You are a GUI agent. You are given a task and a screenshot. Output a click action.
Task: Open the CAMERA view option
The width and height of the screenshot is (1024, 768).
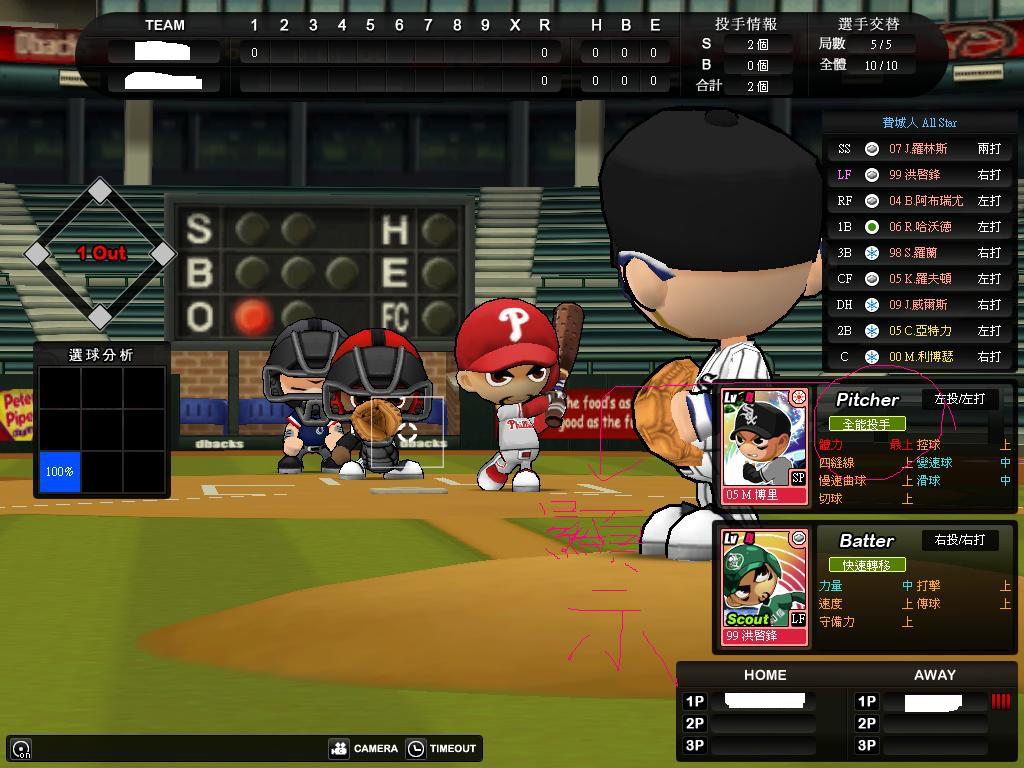coord(364,748)
